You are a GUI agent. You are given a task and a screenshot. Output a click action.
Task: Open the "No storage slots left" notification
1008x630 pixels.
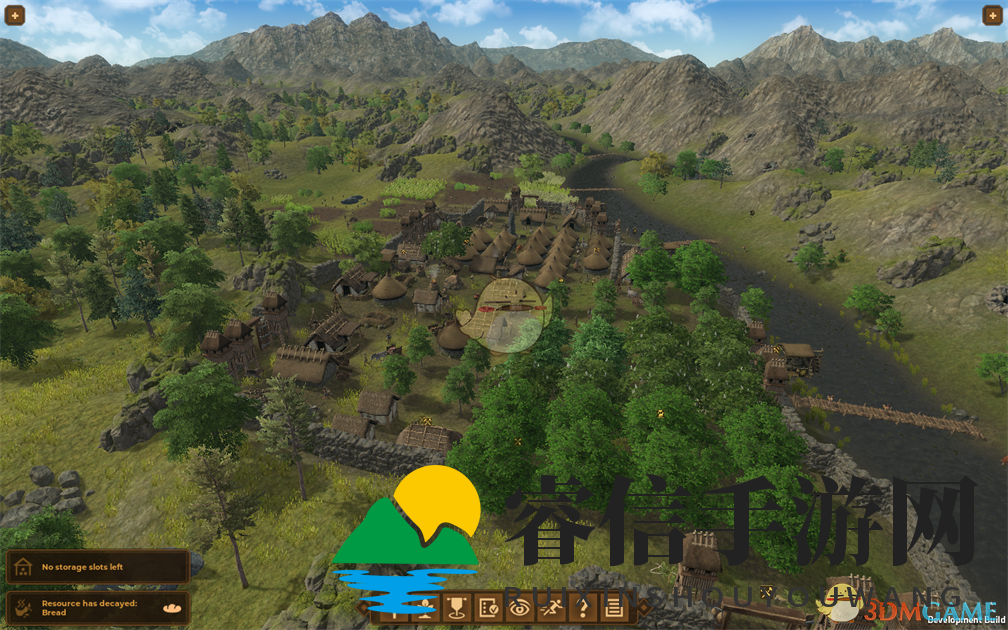97,567
